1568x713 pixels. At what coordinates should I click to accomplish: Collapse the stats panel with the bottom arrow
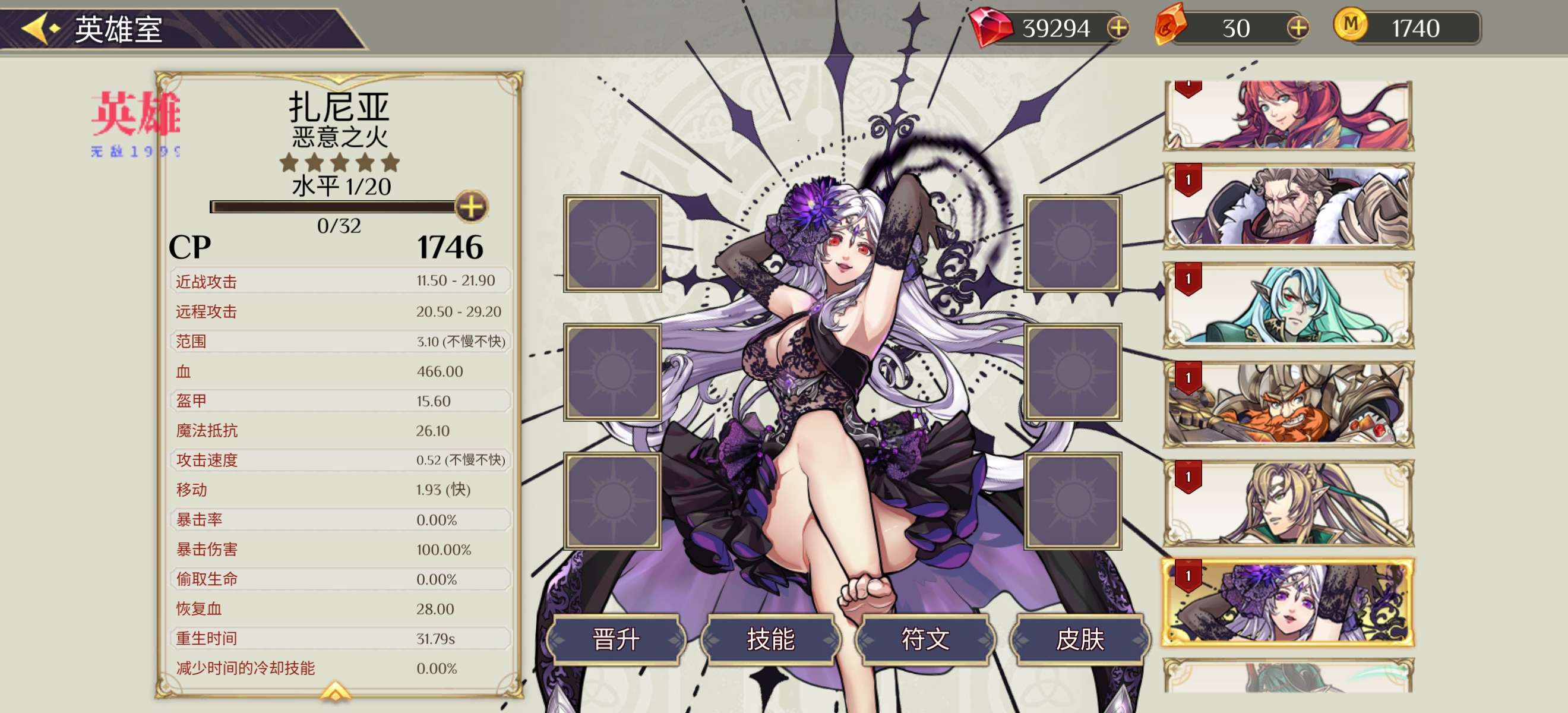click(336, 690)
